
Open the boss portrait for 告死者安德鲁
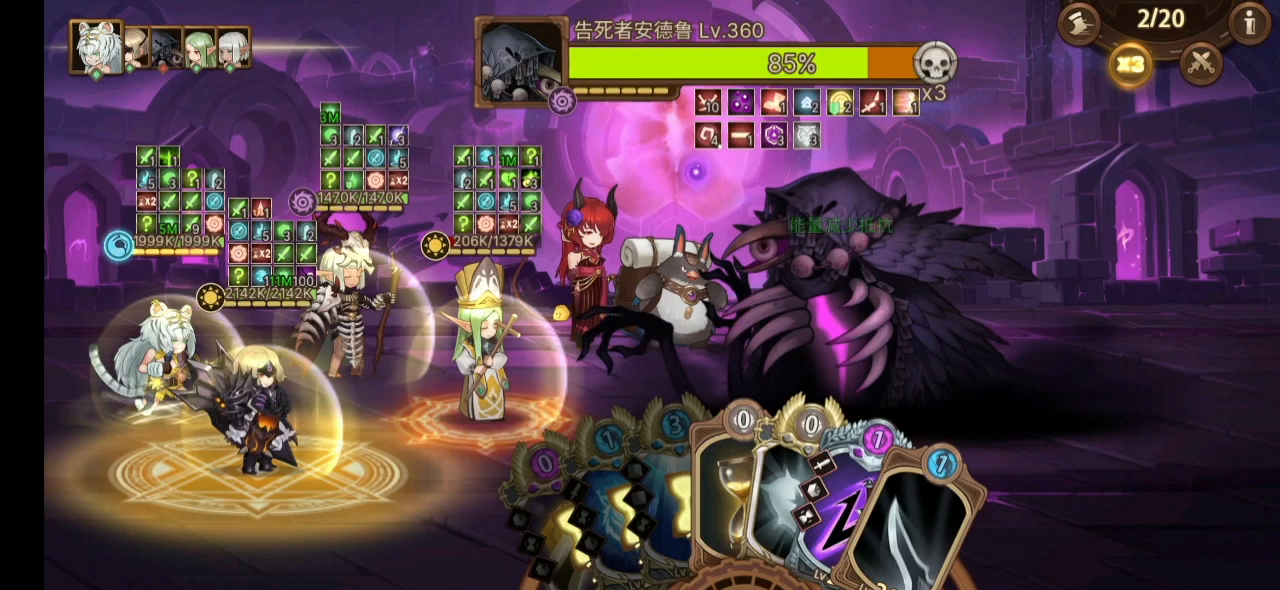pos(520,60)
